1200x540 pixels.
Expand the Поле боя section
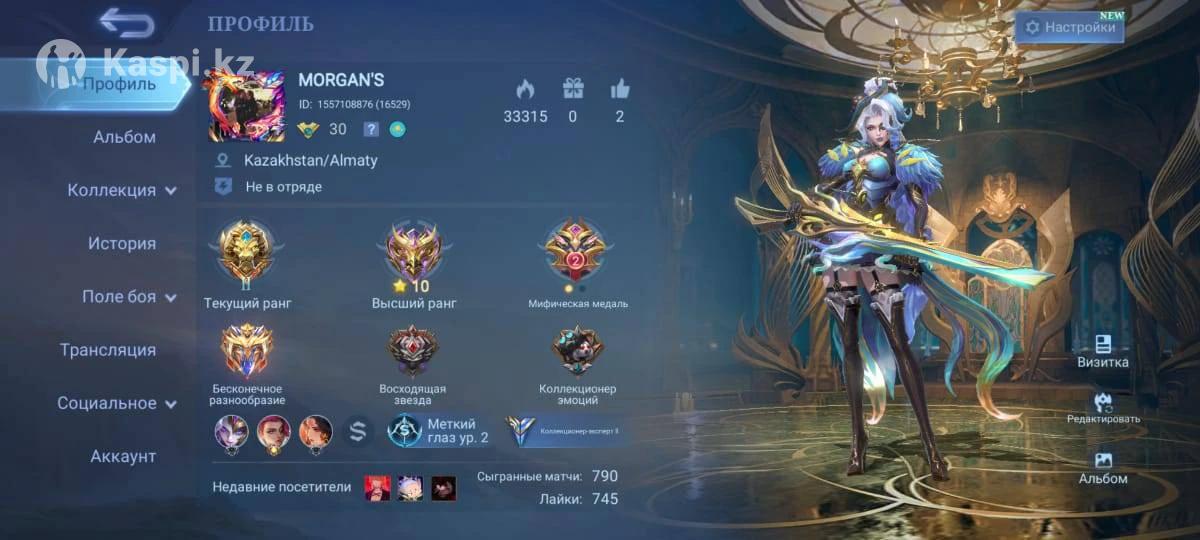(129, 297)
